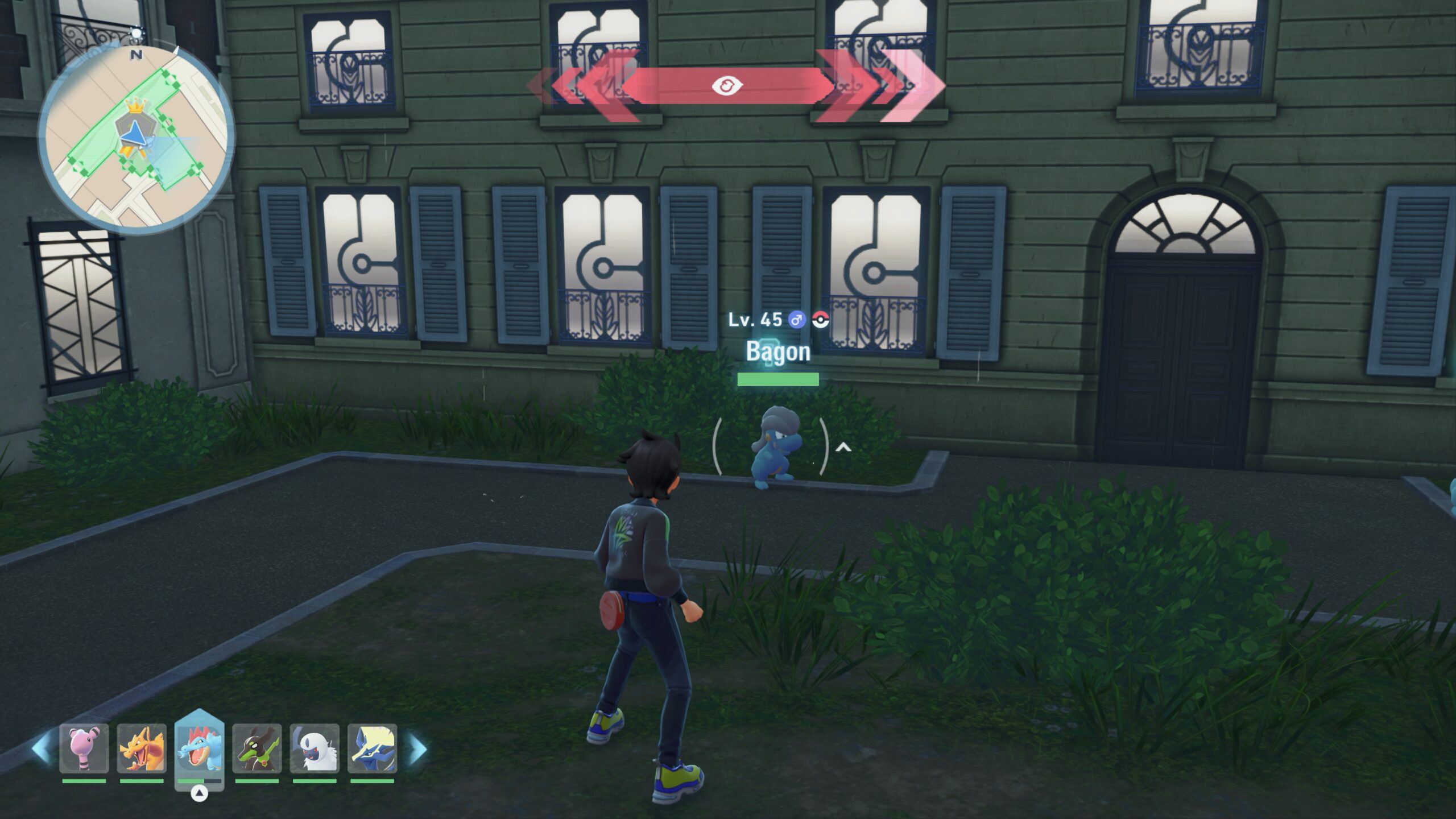
Task: Switch to Zygarde in the party bar
Action: click(257, 748)
